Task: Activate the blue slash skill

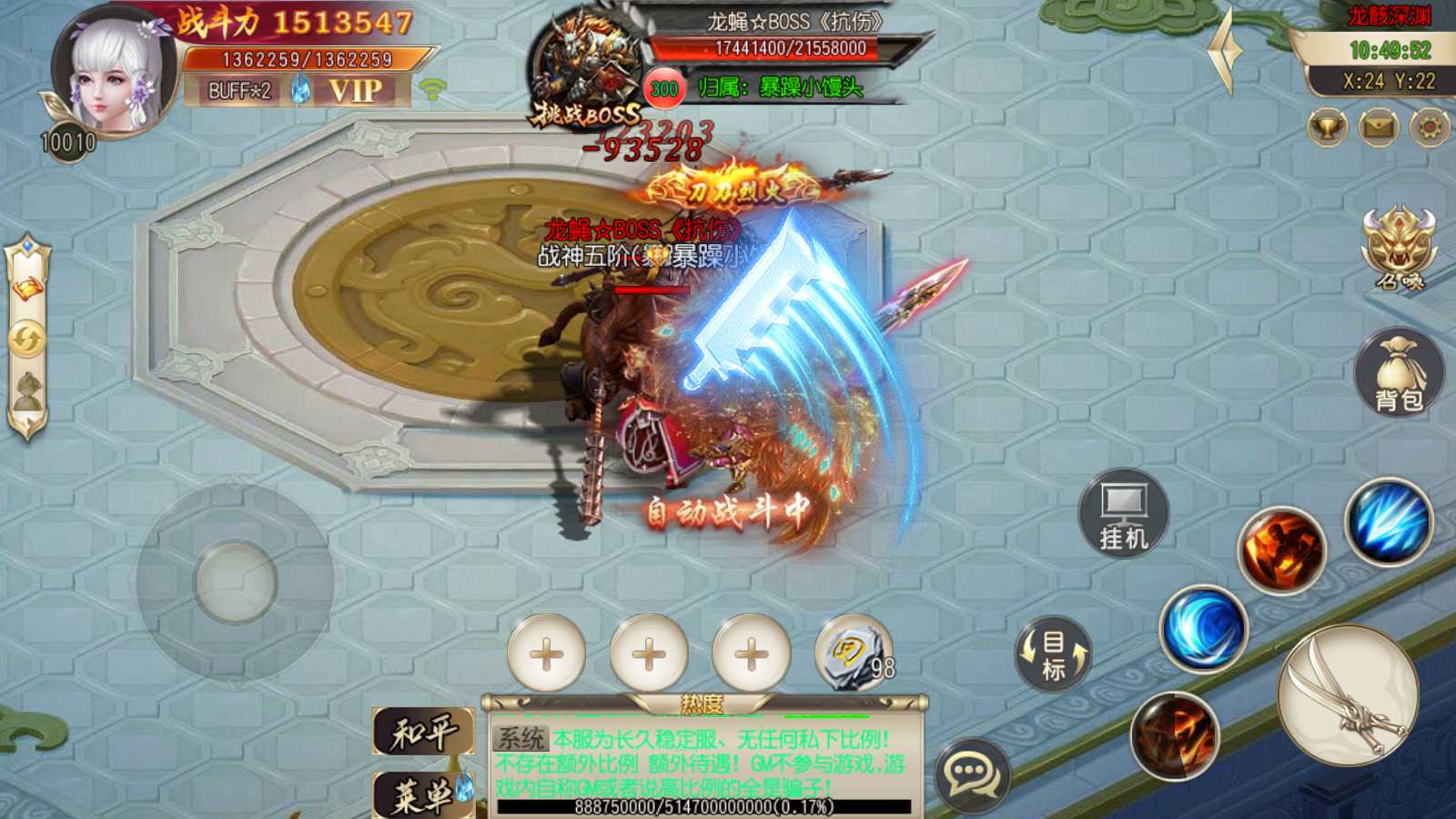Action: point(1389,522)
